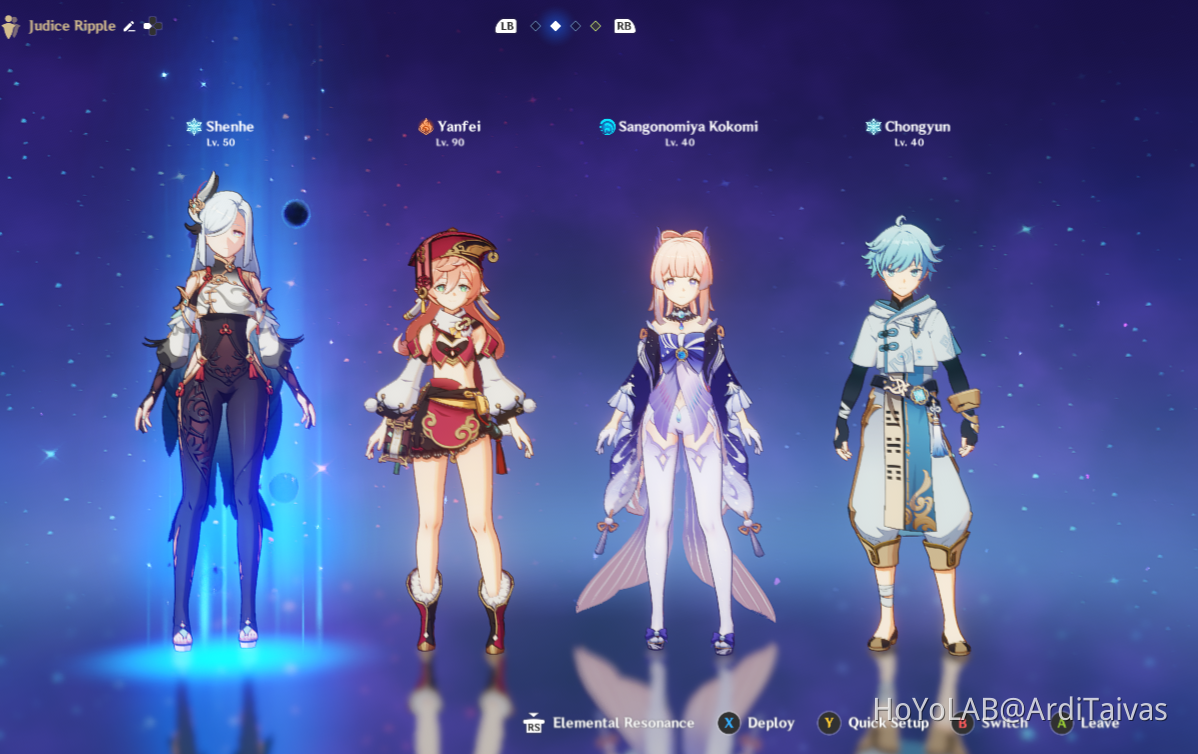Click the highlighted white party page diamond
The width and height of the screenshot is (1198, 754).
click(x=555, y=26)
